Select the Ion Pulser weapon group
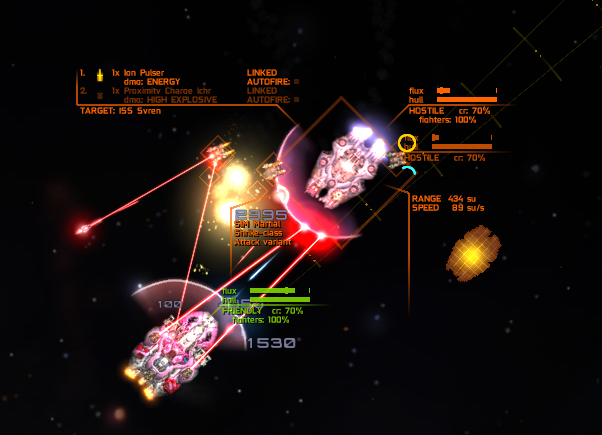This screenshot has height=435, width=602. pos(143,73)
